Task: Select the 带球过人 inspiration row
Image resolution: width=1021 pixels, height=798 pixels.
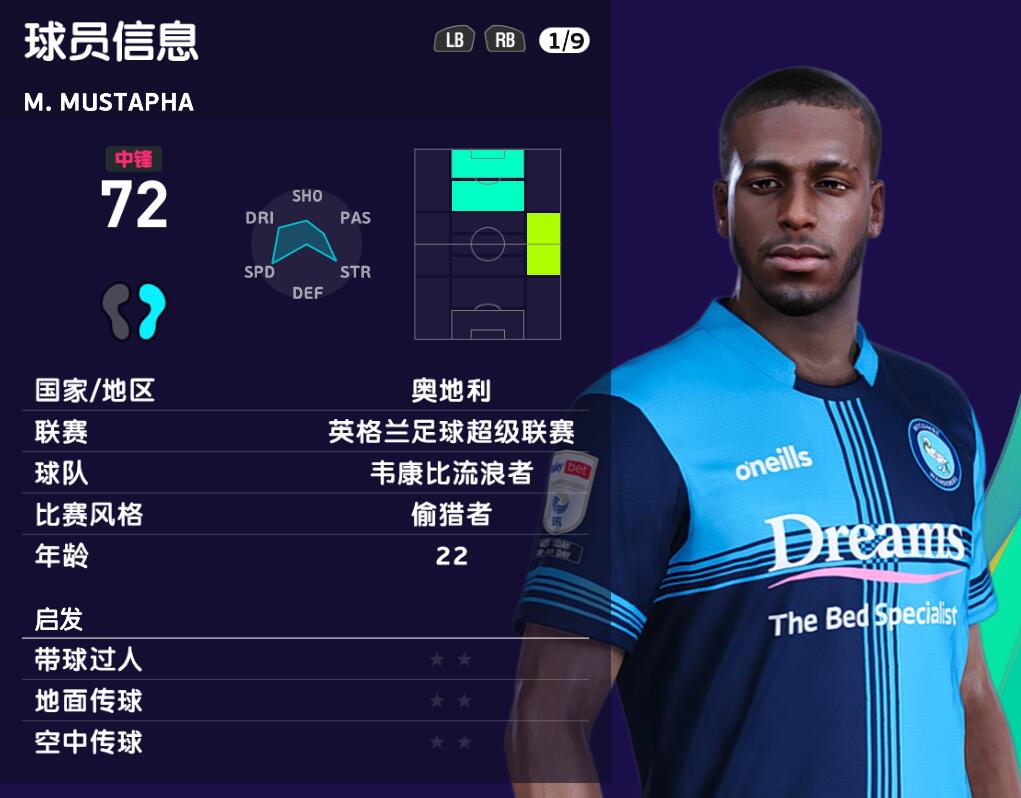Action: [306, 660]
